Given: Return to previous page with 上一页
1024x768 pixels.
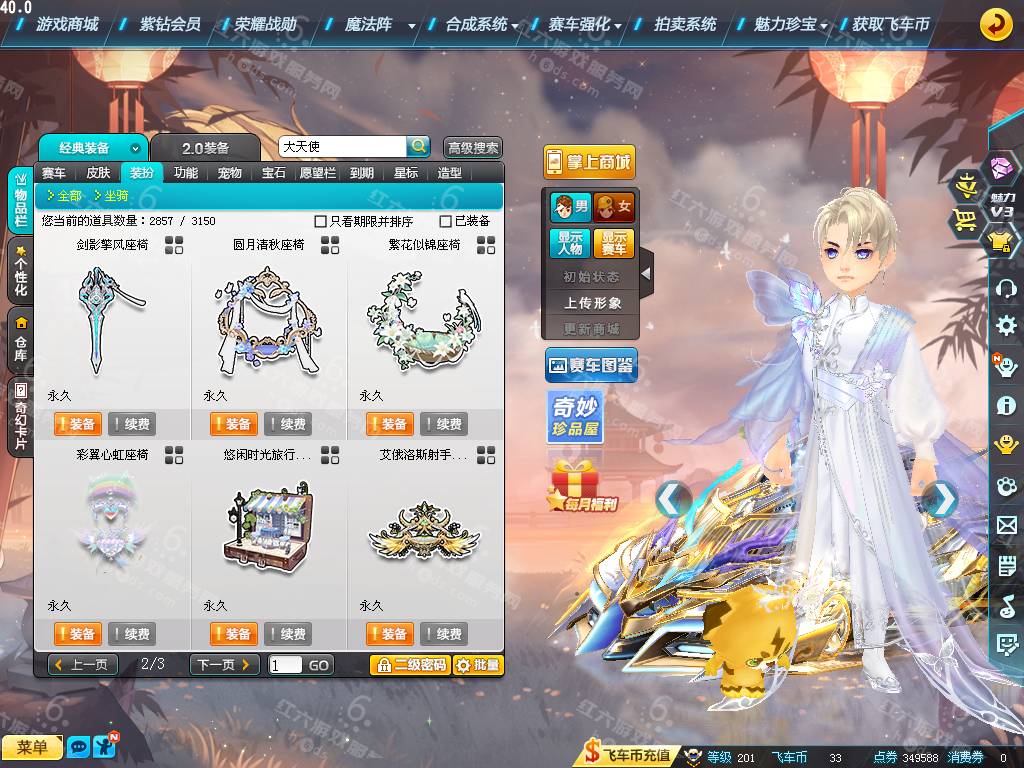Looking at the screenshot, I should pyautogui.click(x=82, y=665).
